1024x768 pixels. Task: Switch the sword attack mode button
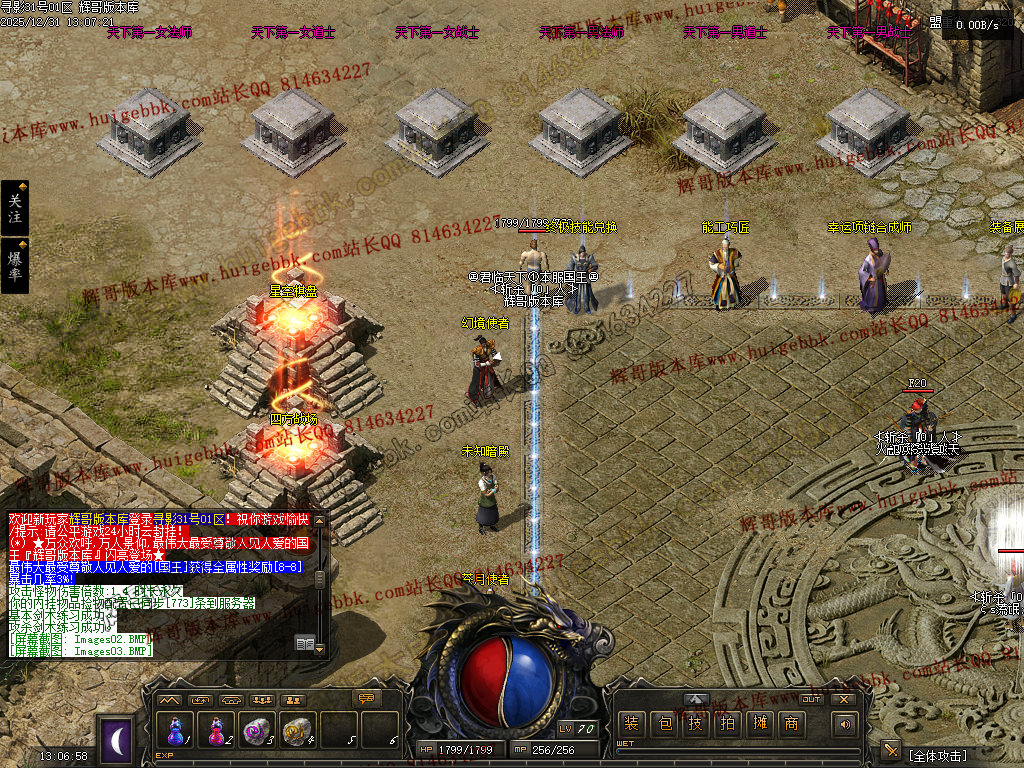tap(890, 750)
